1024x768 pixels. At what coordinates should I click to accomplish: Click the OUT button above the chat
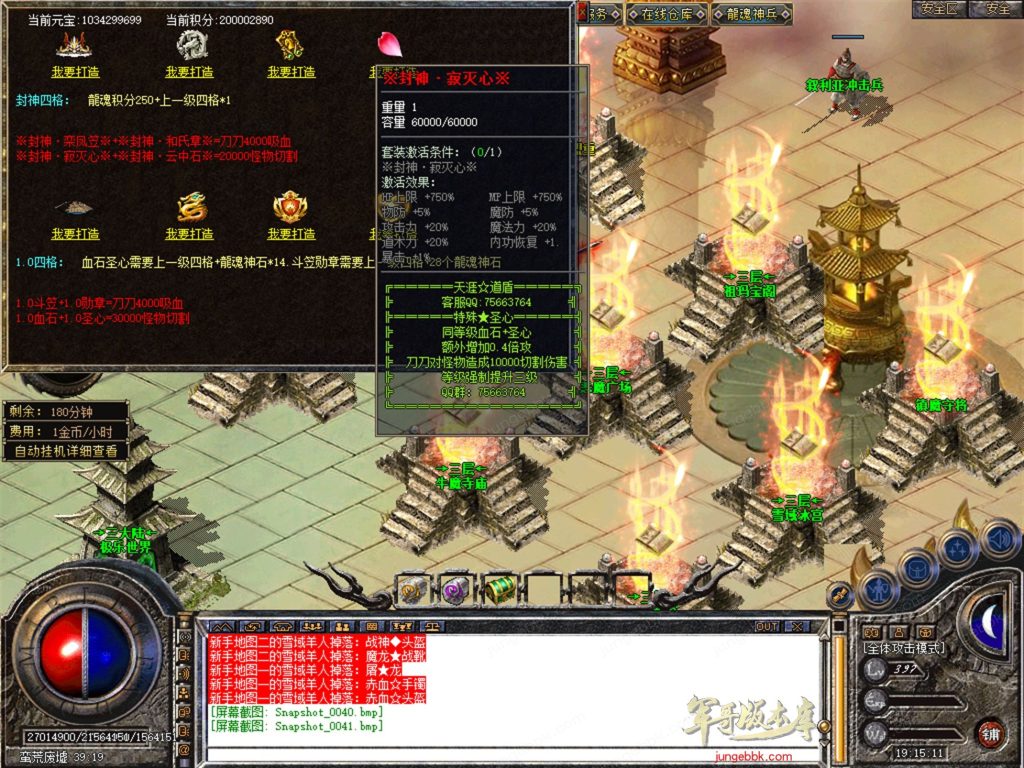(x=767, y=626)
